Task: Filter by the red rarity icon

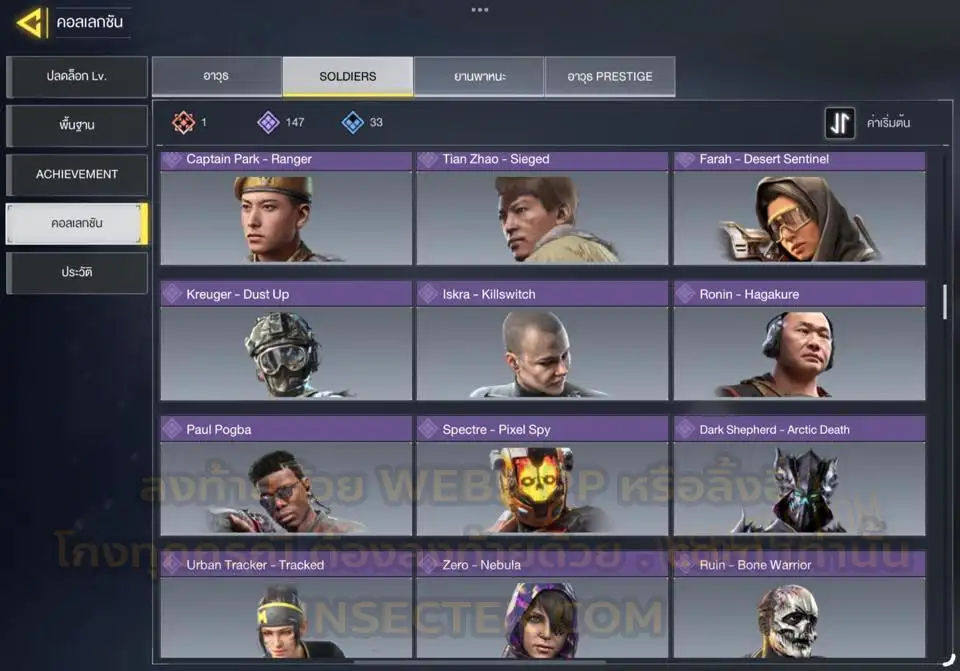Action: point(183,123)
